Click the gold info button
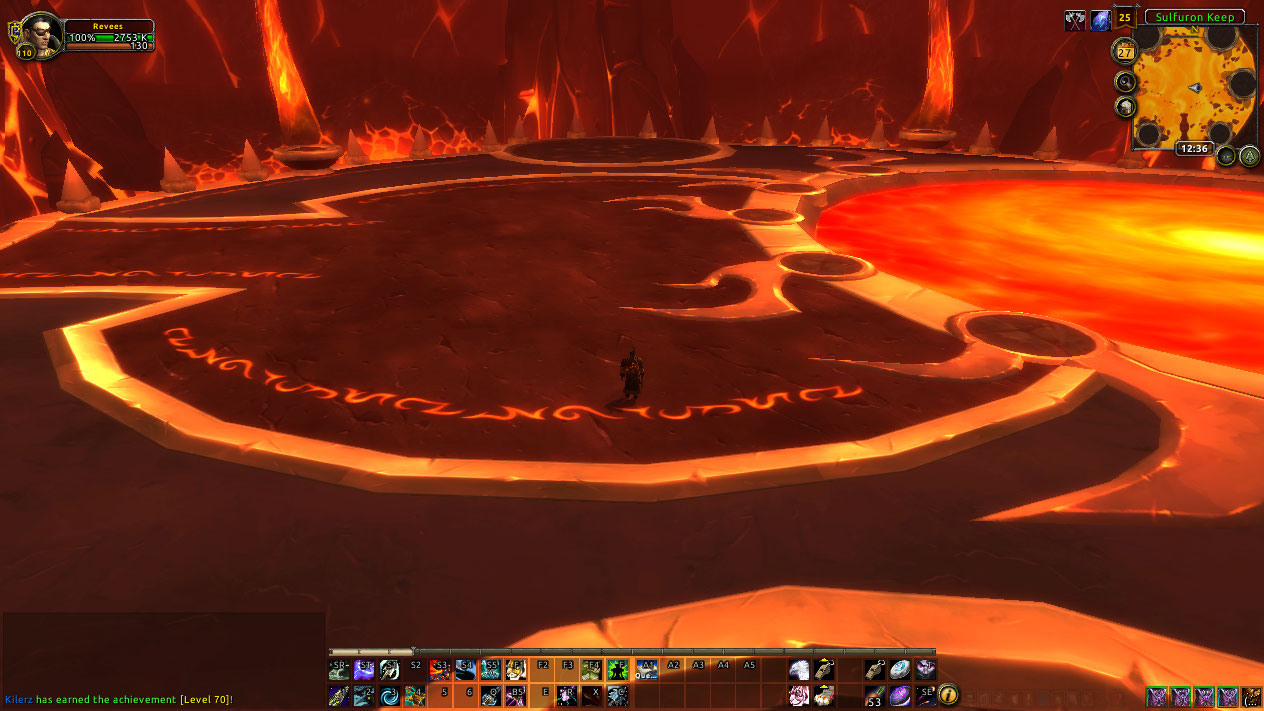 pos(947,695)
